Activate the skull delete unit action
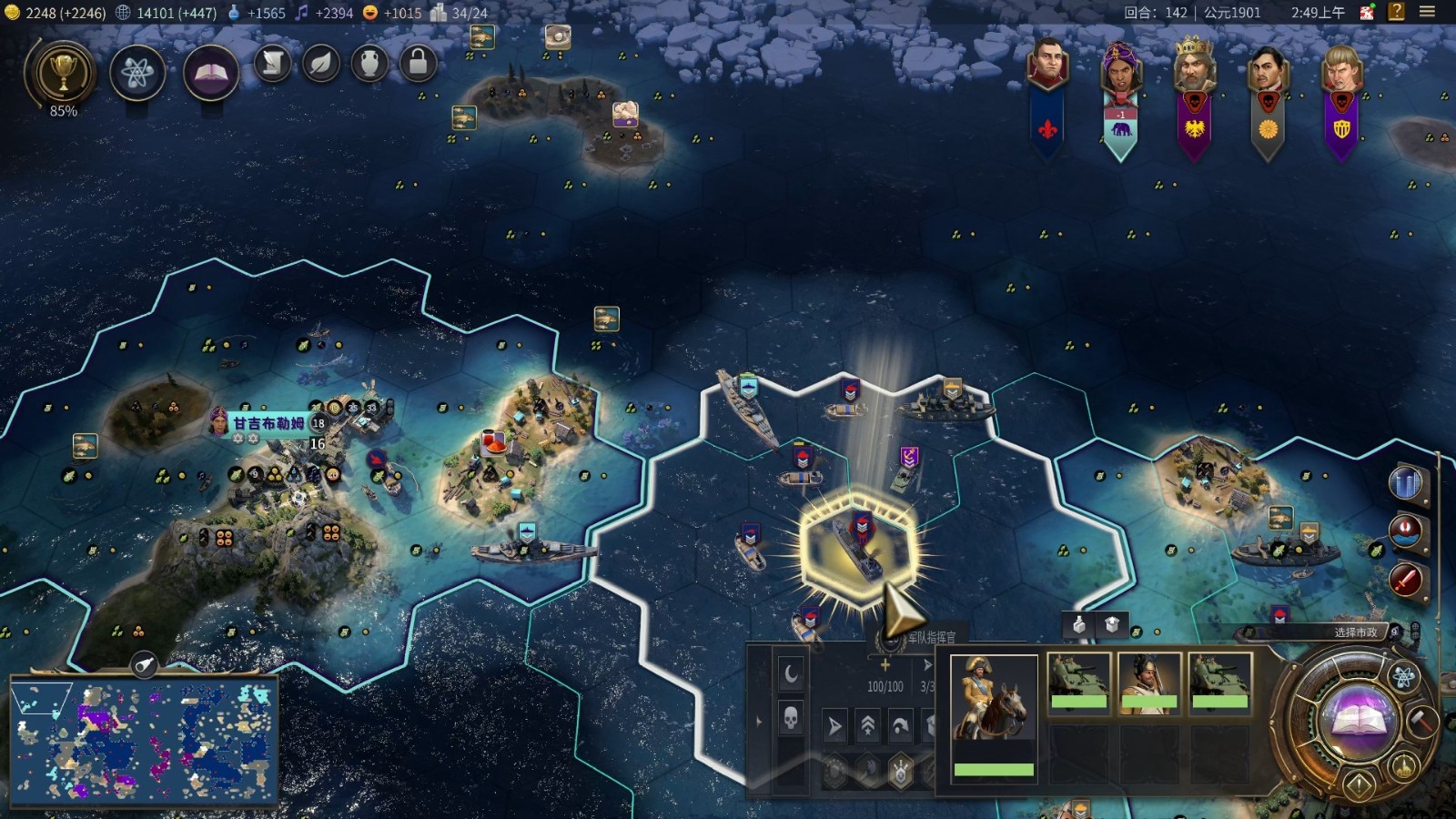 791,719
